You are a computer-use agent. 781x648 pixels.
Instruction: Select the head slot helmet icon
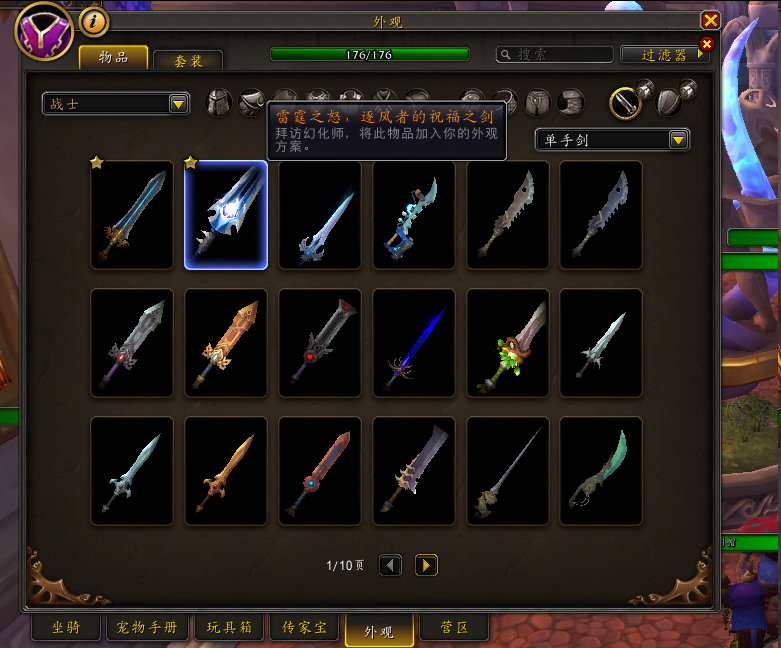pyautogui.click(x=219, y=102)
